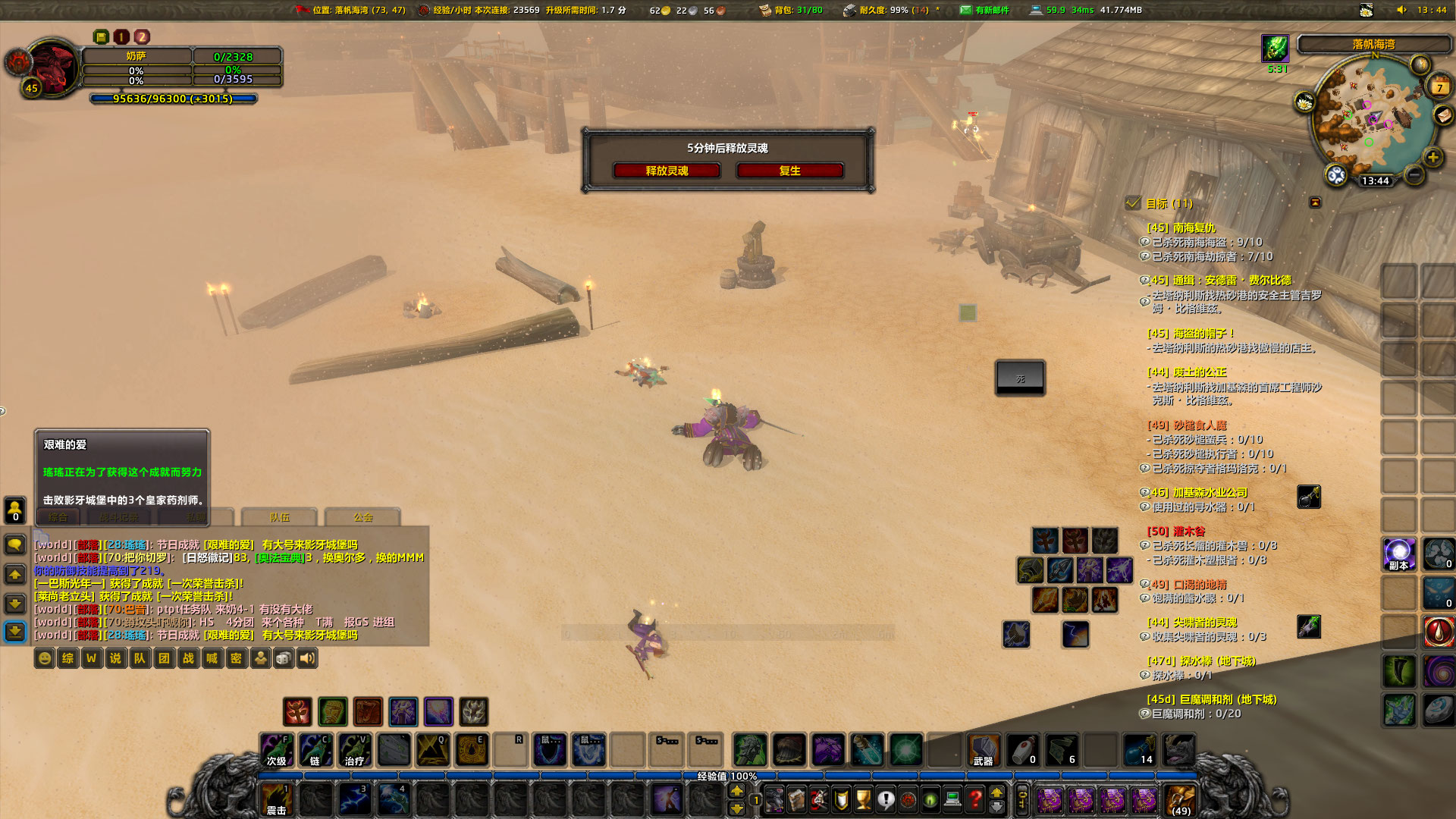Expand the action bar with up arrow

coord(997,793)
